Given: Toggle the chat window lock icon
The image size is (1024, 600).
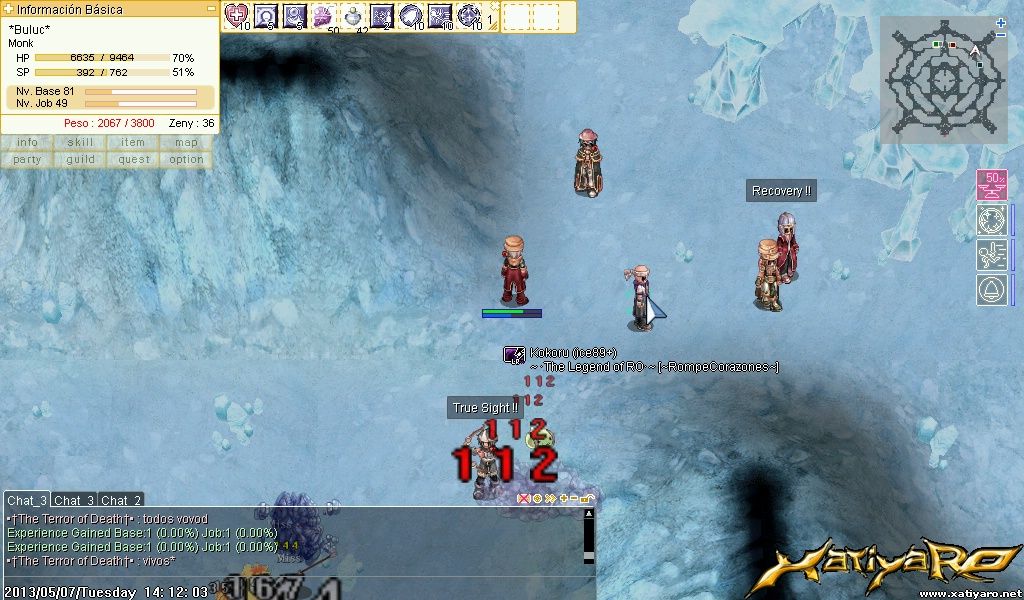Looking at the screenshot, I should 587,498.
